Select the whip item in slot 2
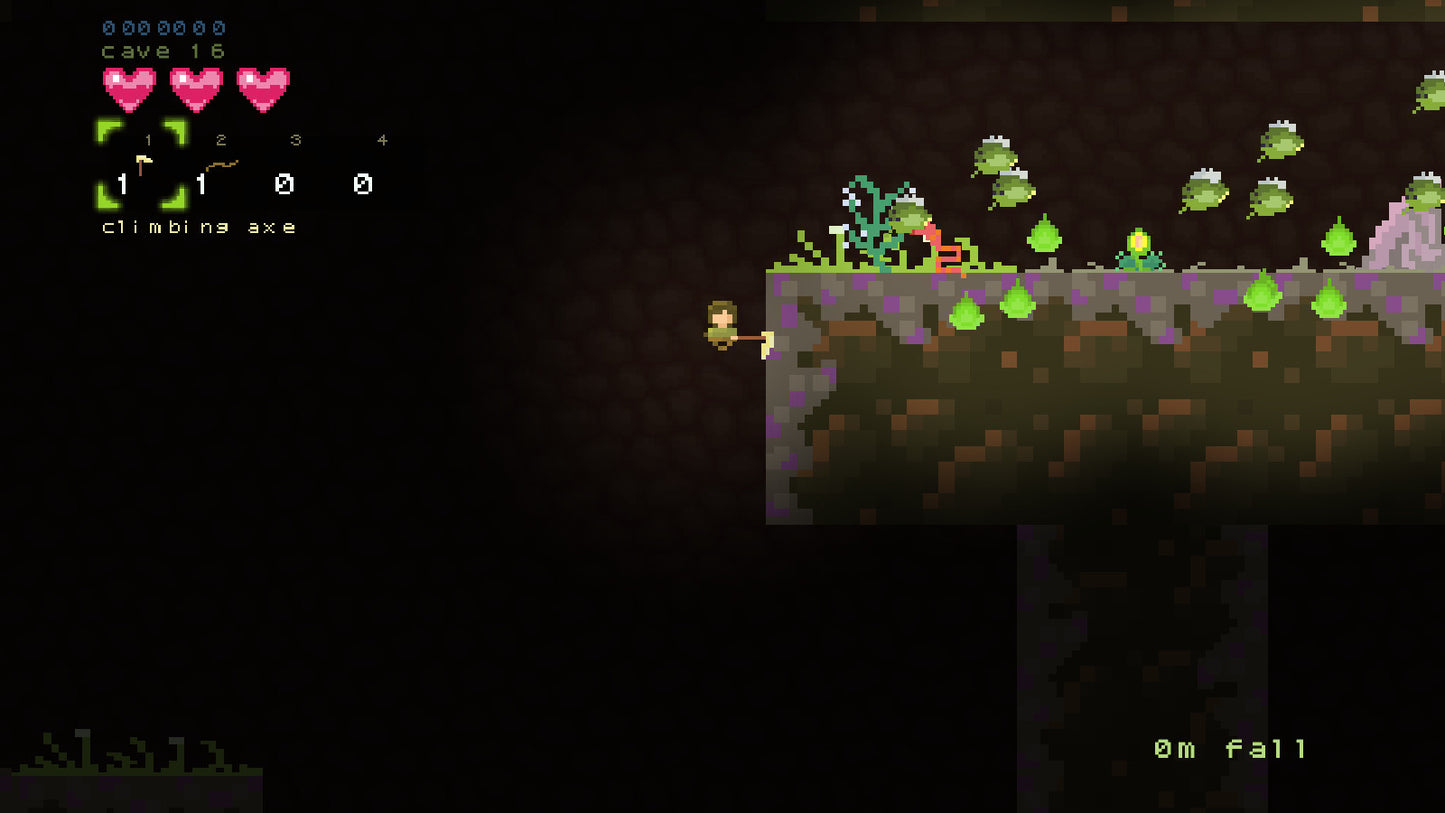 (220, 165)
